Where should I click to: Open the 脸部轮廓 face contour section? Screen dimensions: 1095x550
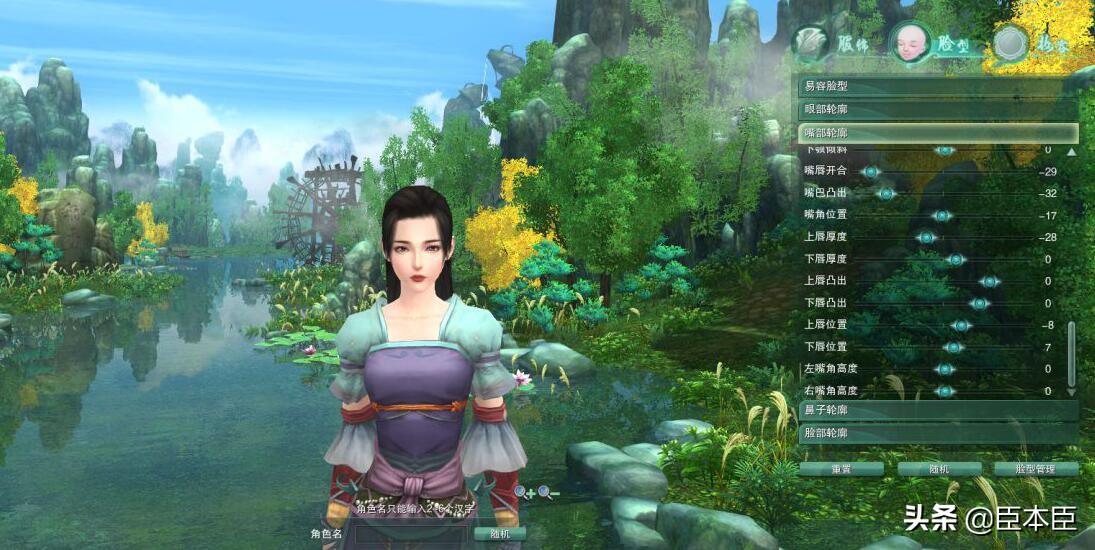938,433
